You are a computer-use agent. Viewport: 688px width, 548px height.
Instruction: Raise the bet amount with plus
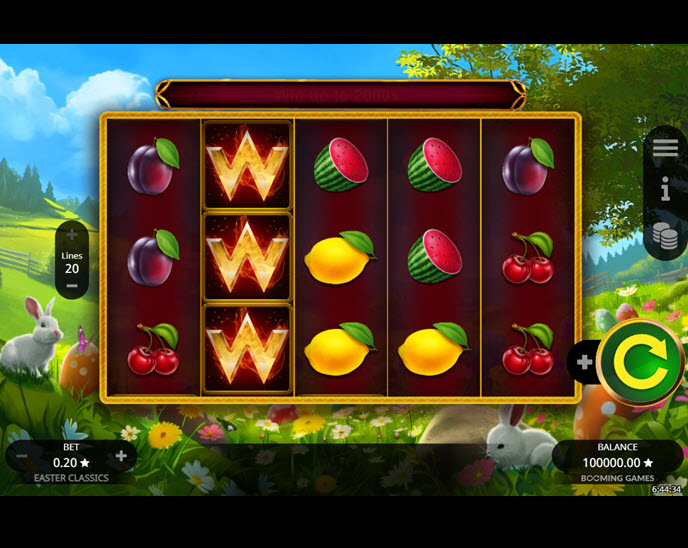[121, 456]
